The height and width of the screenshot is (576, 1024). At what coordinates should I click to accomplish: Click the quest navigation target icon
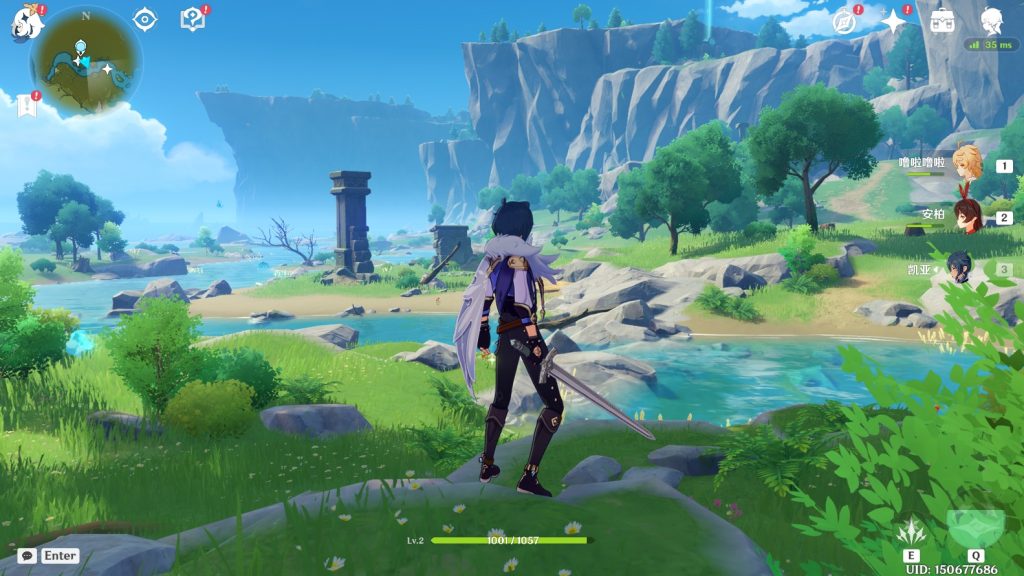tap(145, 19)
